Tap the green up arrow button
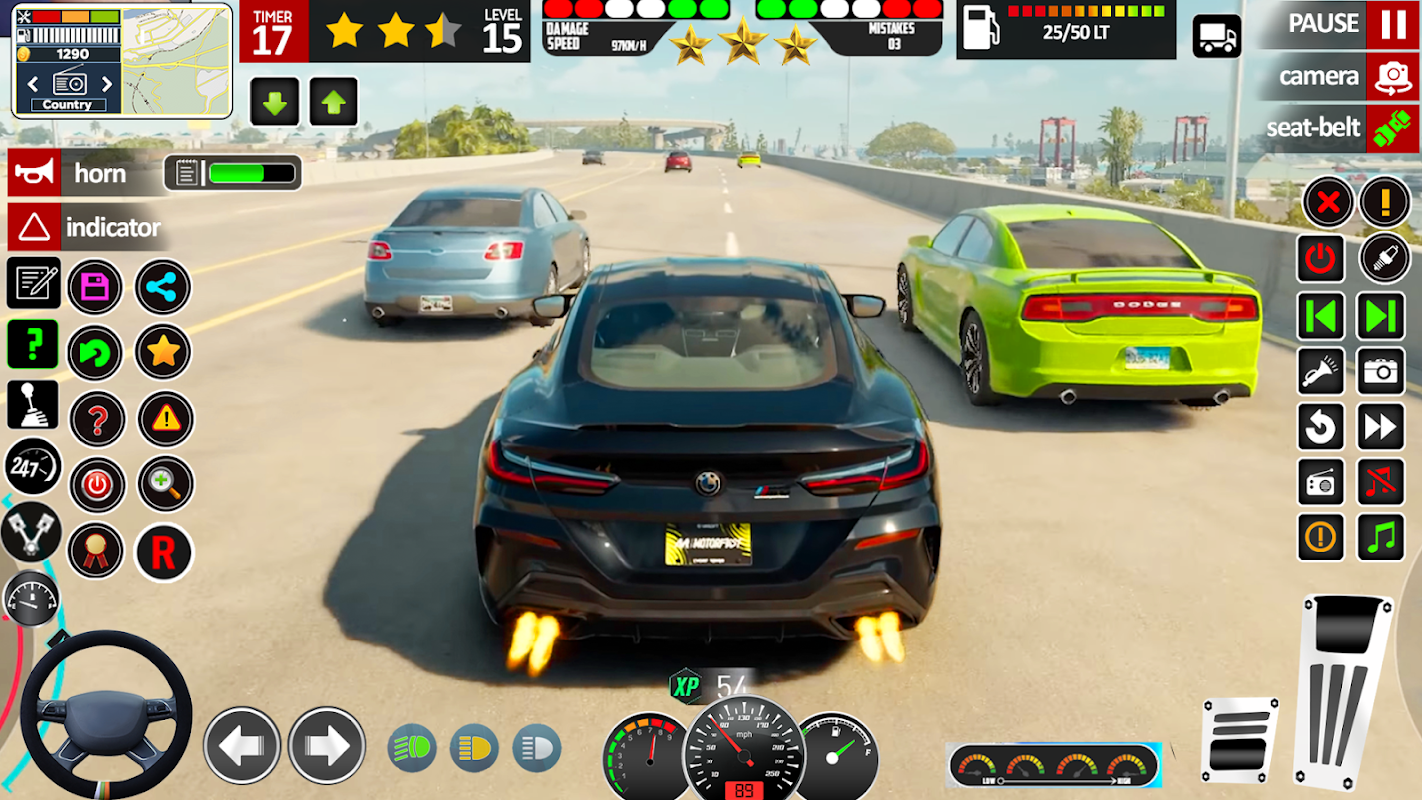The image size is (1422, 800). point(333,102)
